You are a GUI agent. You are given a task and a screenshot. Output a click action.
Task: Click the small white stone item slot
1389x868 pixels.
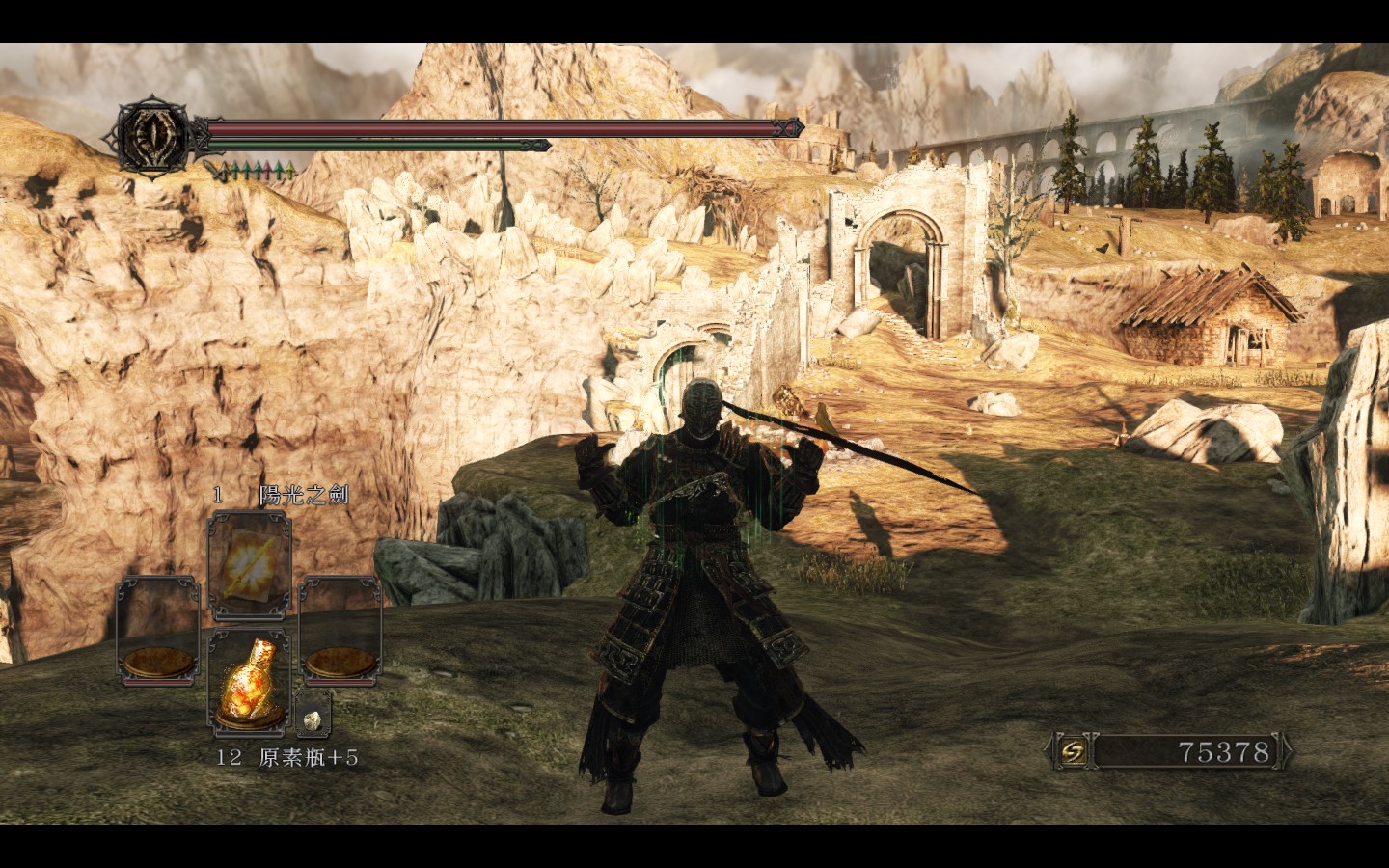[313, 716]
